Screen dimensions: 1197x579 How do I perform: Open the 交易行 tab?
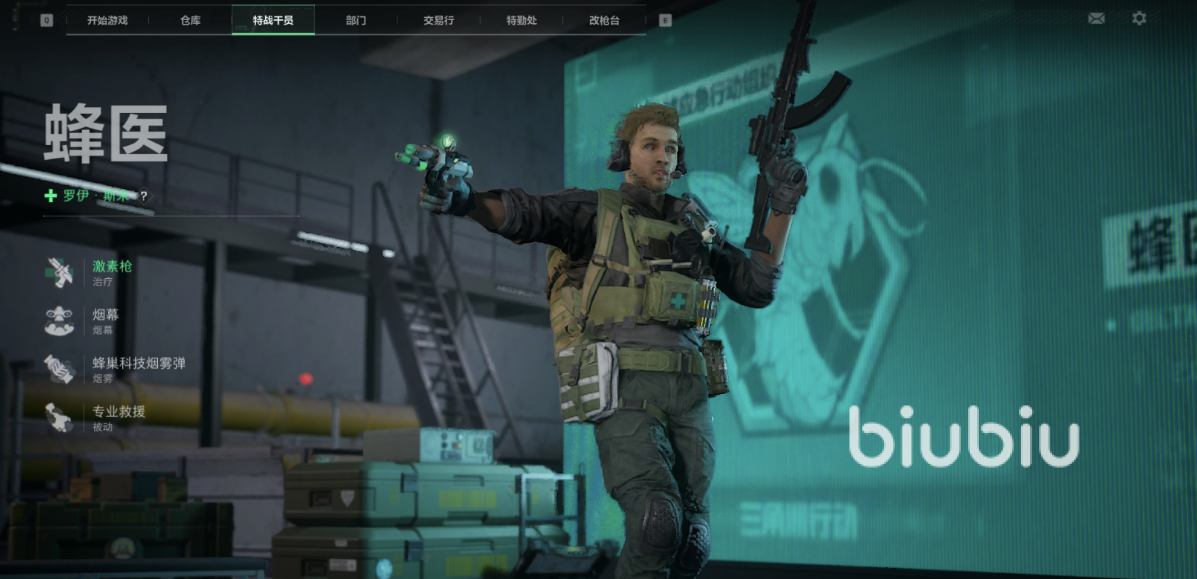pyautogui.click(x=438, y=20)
